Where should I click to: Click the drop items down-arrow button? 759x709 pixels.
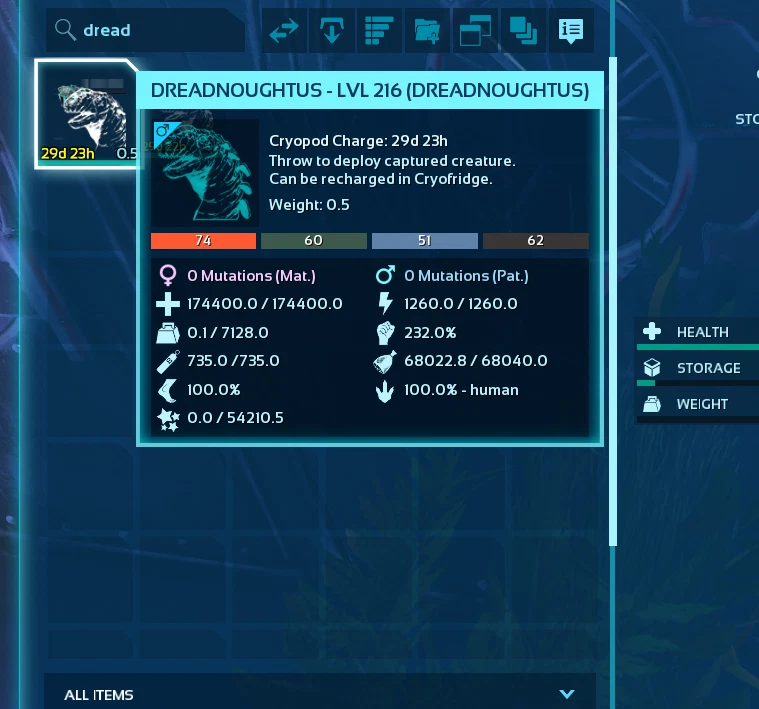click(332, 31)
